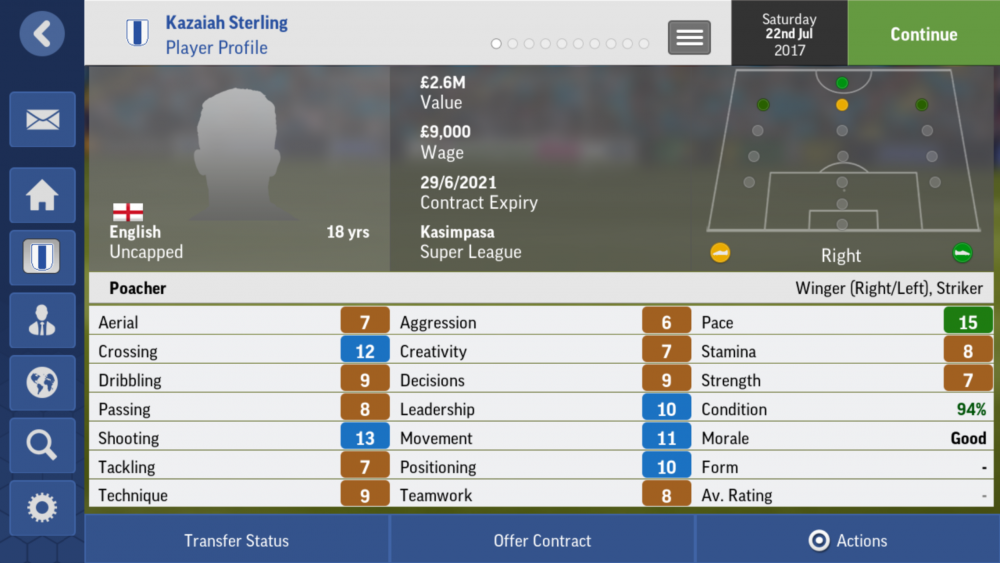Select the green boot icon

tap(962, 253)
